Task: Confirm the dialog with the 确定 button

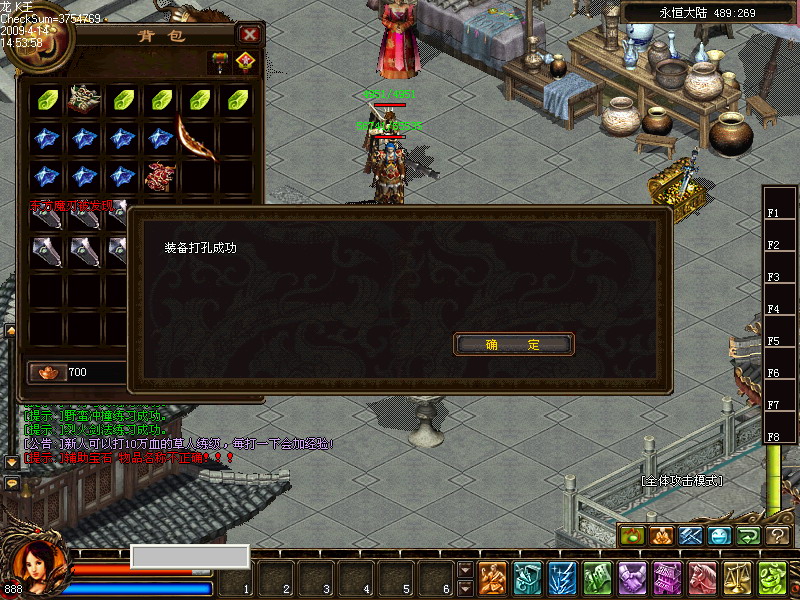Action: (x=514, y=344)
